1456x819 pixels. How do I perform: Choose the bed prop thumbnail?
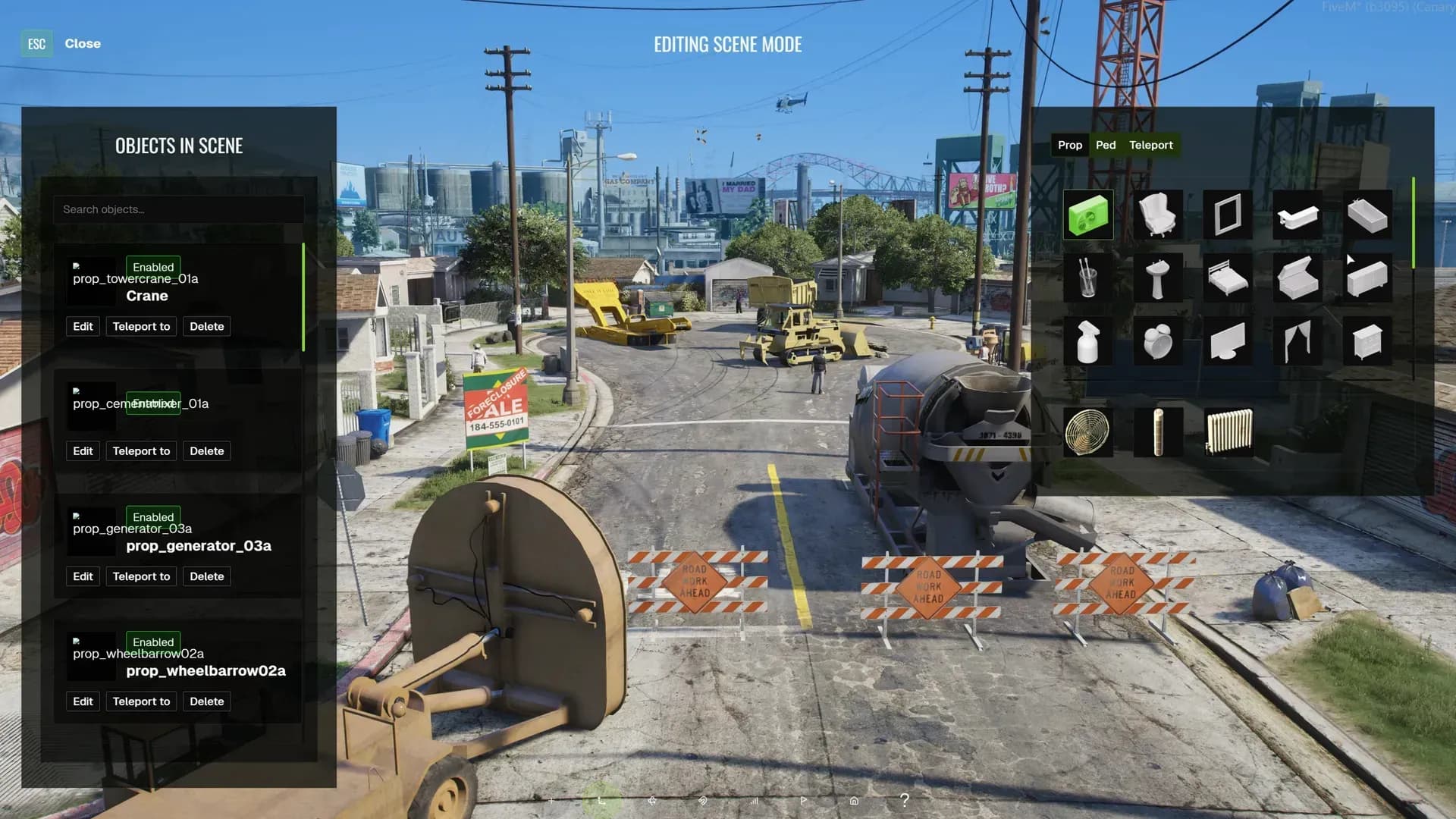pyautogui.click(x=1228, y=279)
